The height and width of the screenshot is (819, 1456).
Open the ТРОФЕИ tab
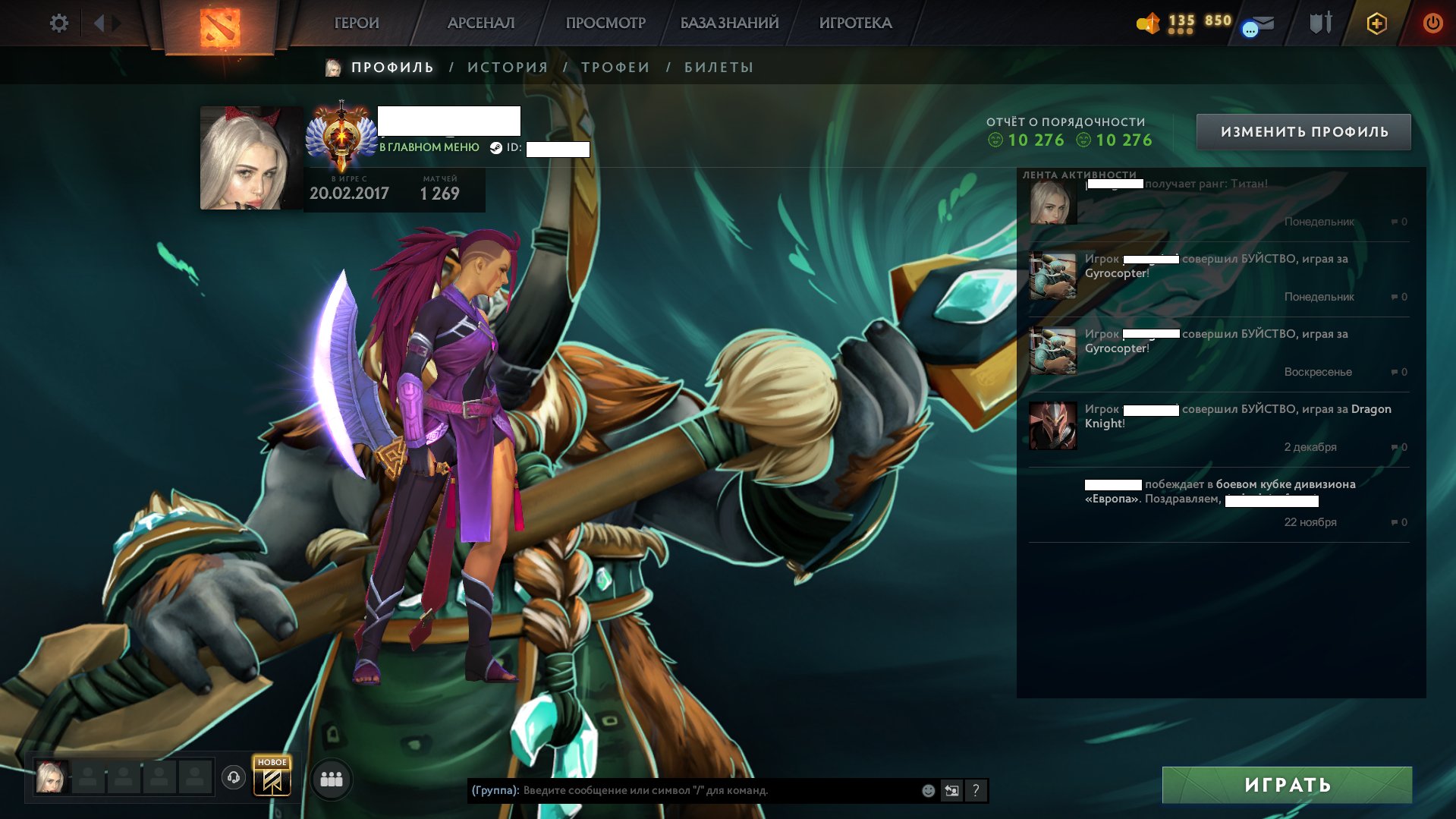coord(615,67)
